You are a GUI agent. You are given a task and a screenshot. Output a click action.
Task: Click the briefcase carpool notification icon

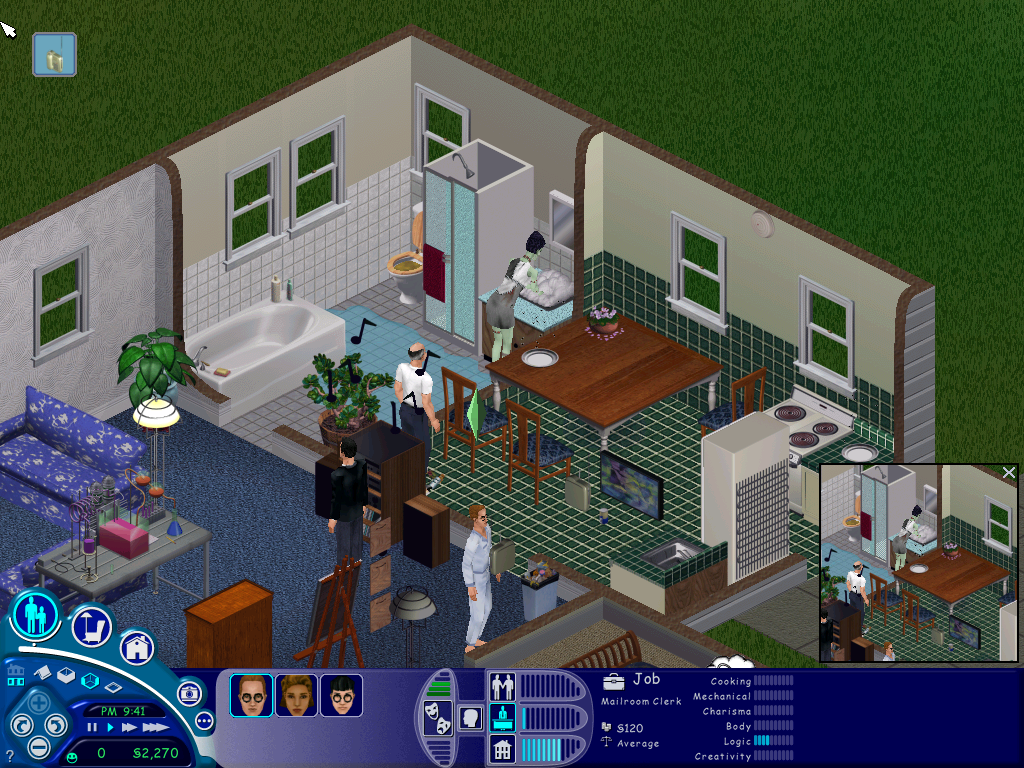pos(54,55)
